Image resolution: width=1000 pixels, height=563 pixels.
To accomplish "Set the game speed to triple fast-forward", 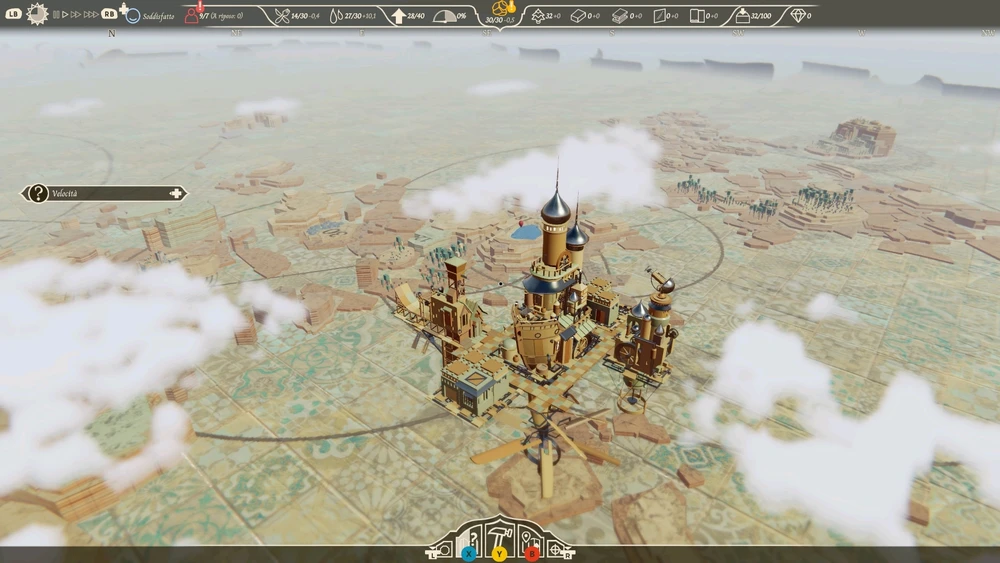I will coord(91,15).
